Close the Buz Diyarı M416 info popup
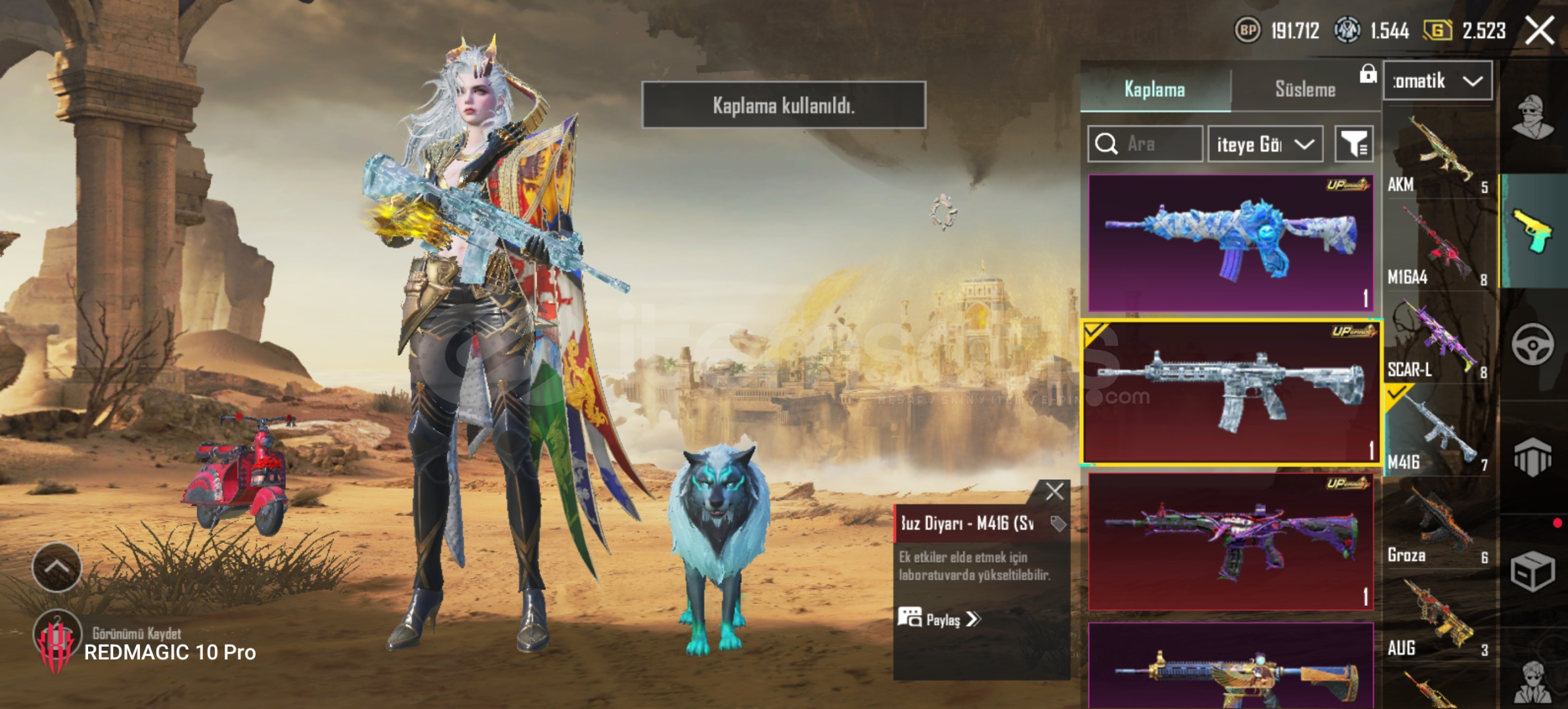Screen dimensions: 1568x709 click(x=1054, y=492)
